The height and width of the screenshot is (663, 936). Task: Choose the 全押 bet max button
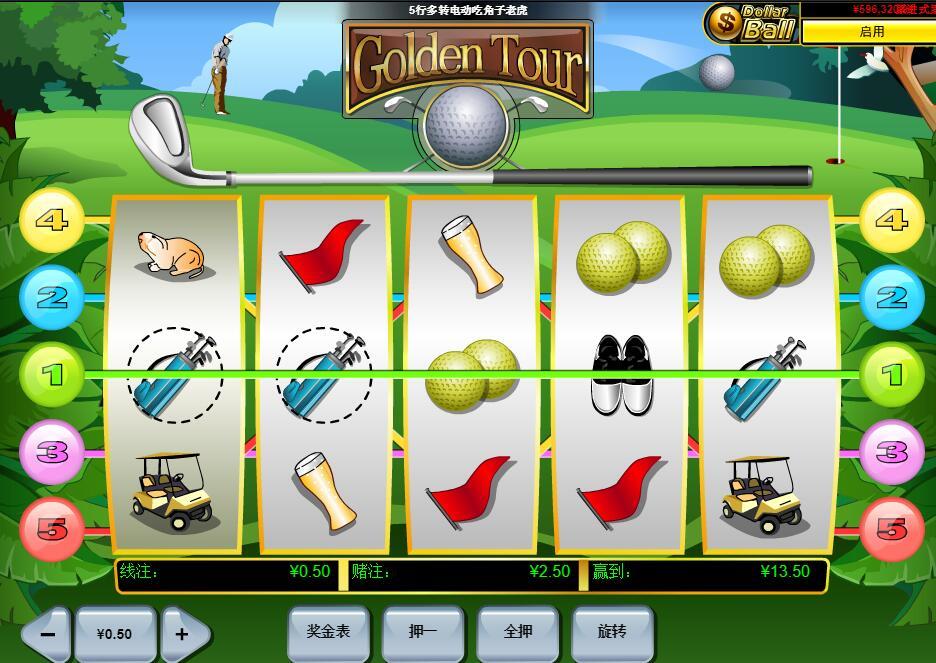(517, 632)
